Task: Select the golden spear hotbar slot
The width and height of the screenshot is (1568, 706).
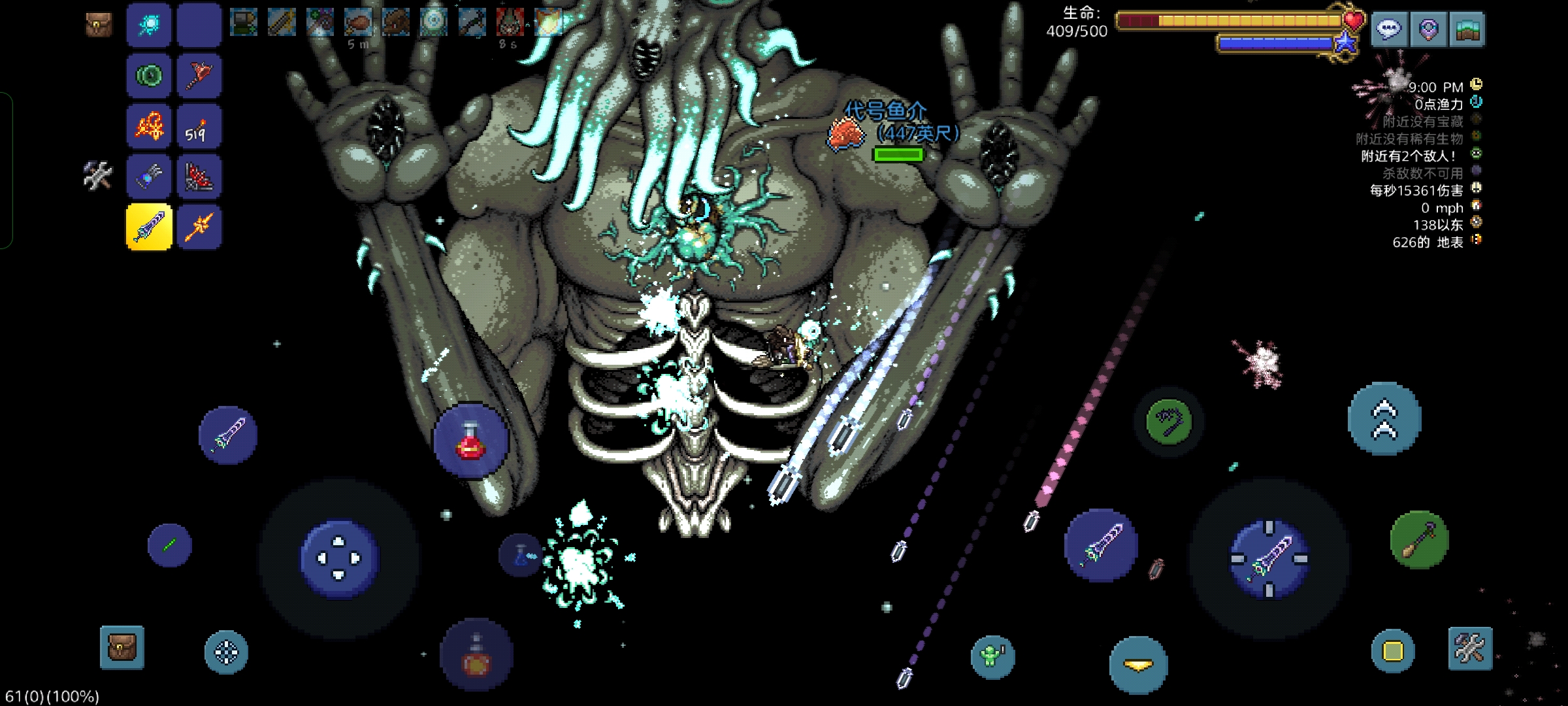Action: pyautogui.click(x=199, y=227)
